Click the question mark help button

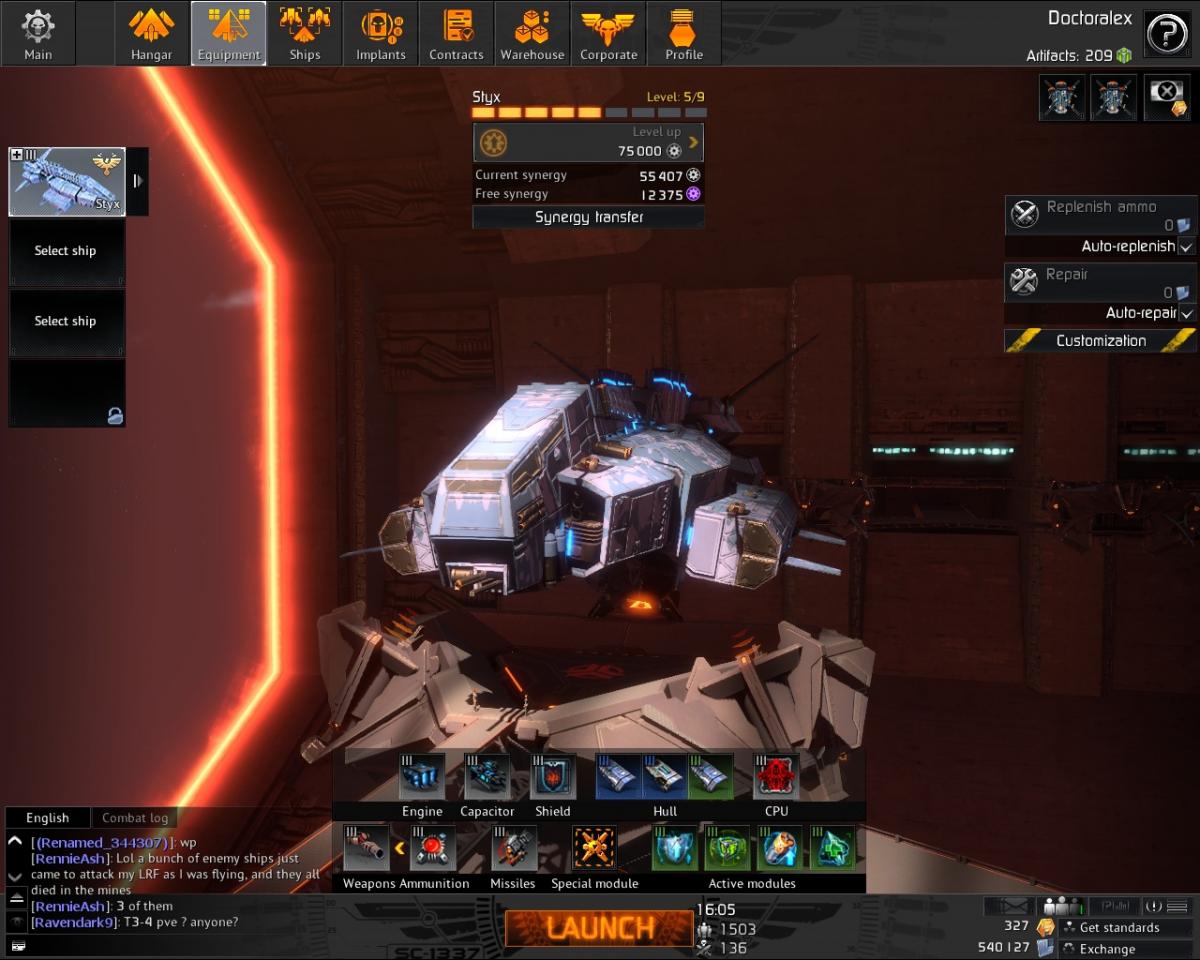point(1167,34)
